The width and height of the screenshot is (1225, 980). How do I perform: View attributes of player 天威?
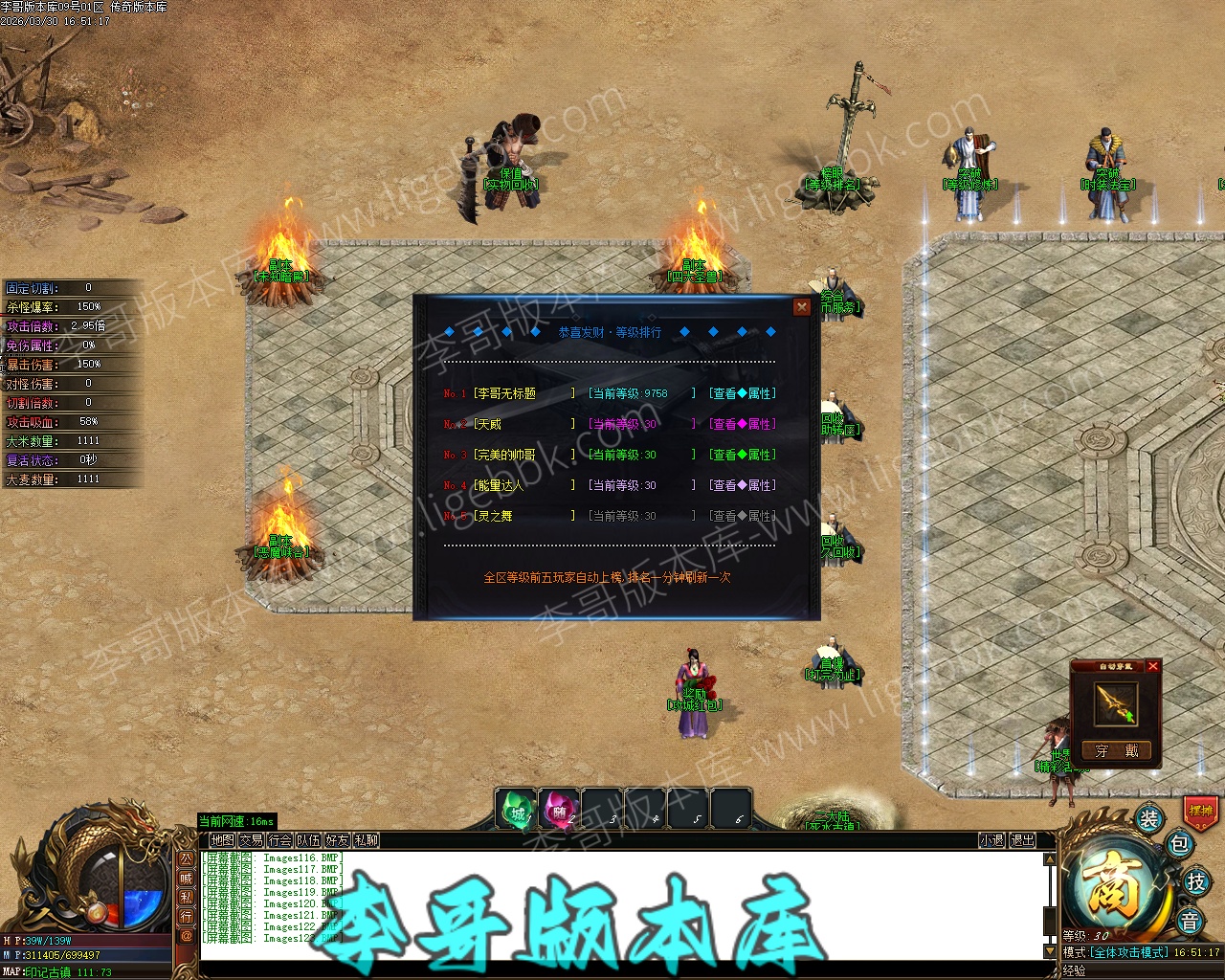[x=743, y=424]
